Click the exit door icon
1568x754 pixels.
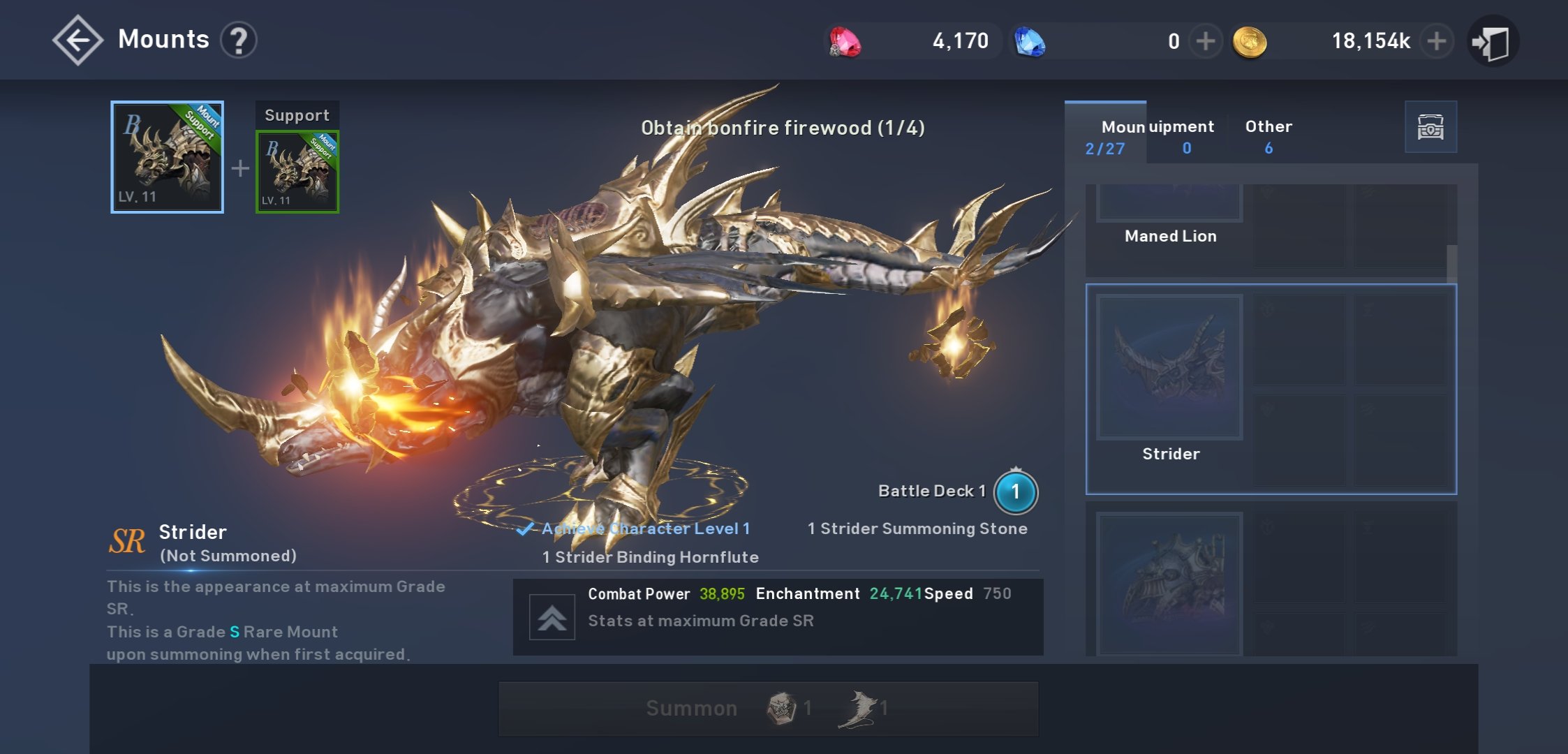[1493, 42]
